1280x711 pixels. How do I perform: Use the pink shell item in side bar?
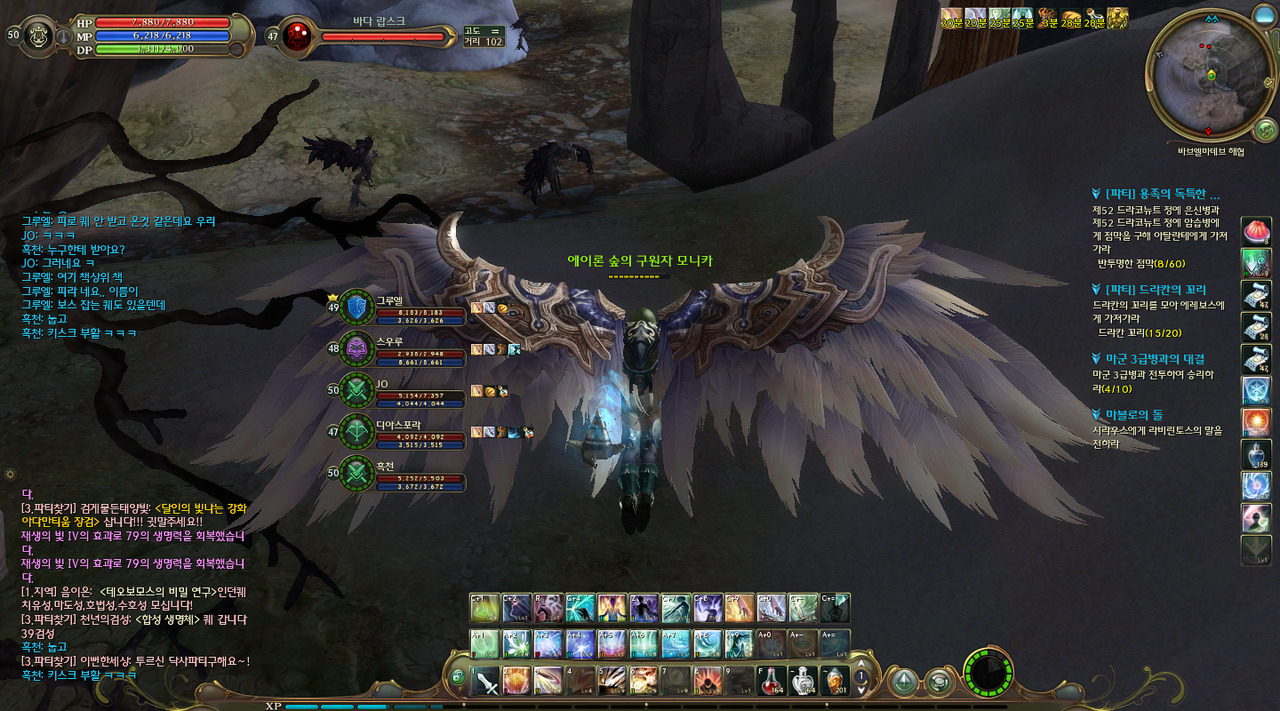(1256, 230)
